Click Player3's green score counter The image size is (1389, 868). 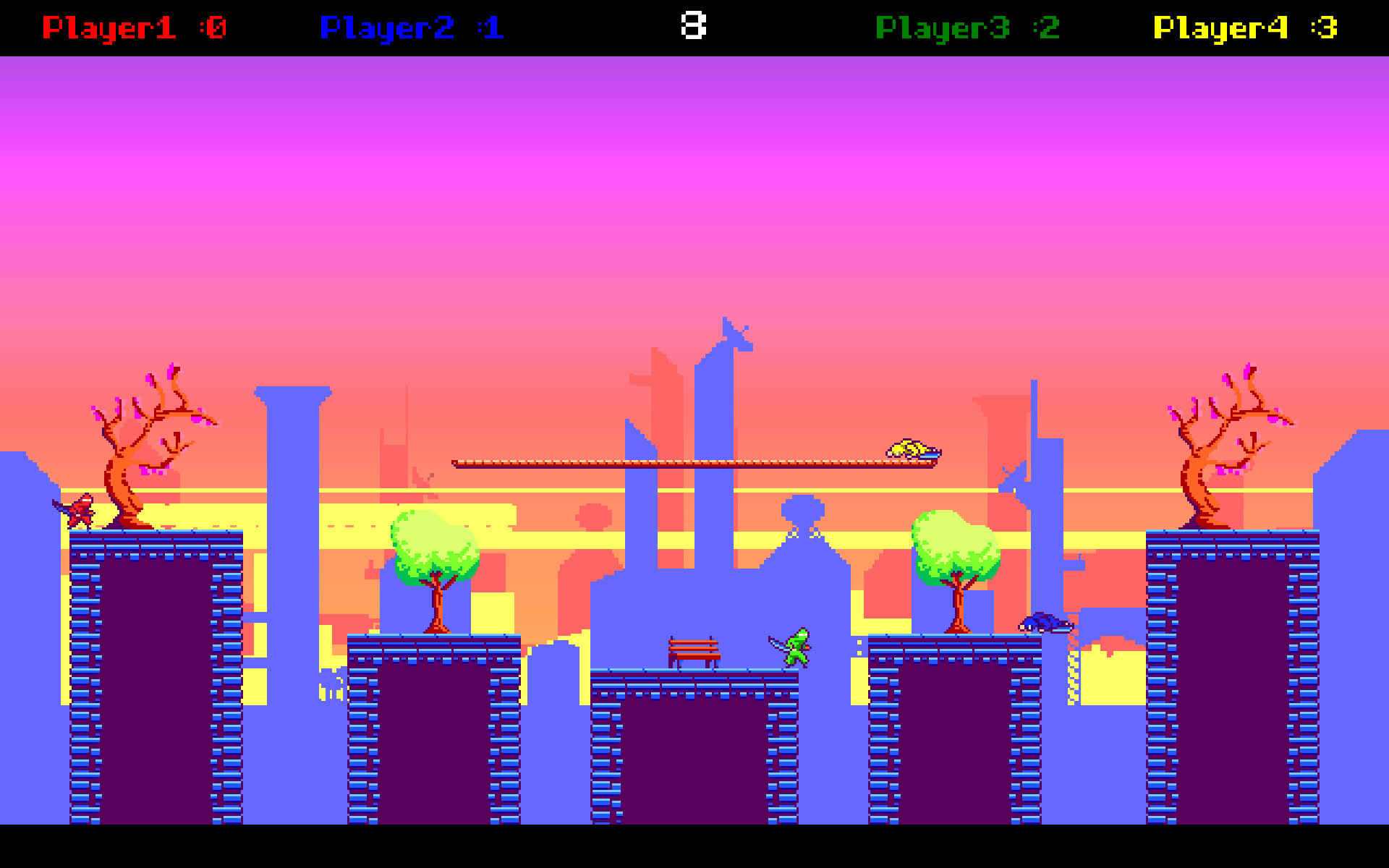(966, 27)
